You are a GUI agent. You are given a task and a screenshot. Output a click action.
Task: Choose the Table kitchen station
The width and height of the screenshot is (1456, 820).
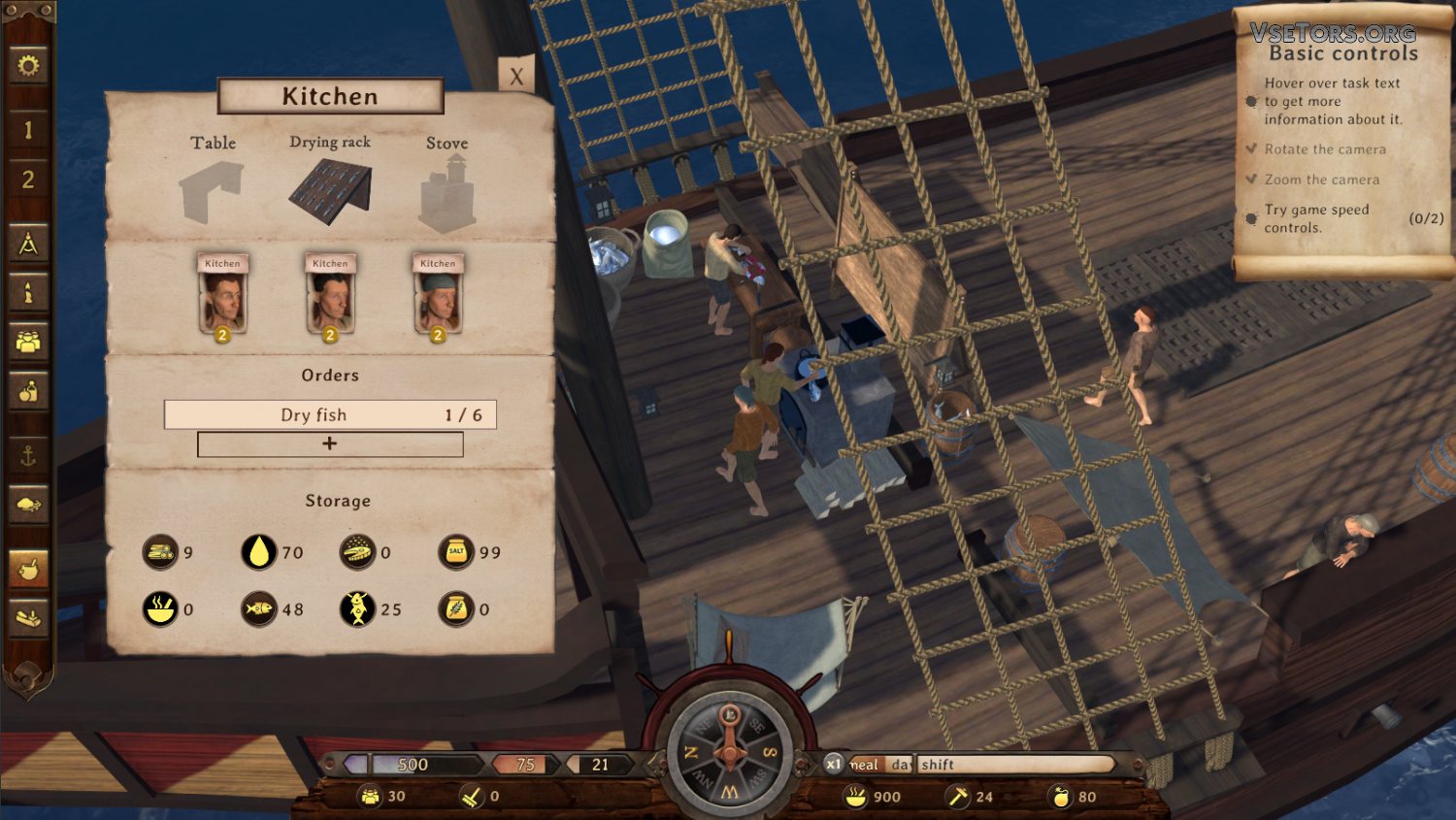click(x=213, y=190)
